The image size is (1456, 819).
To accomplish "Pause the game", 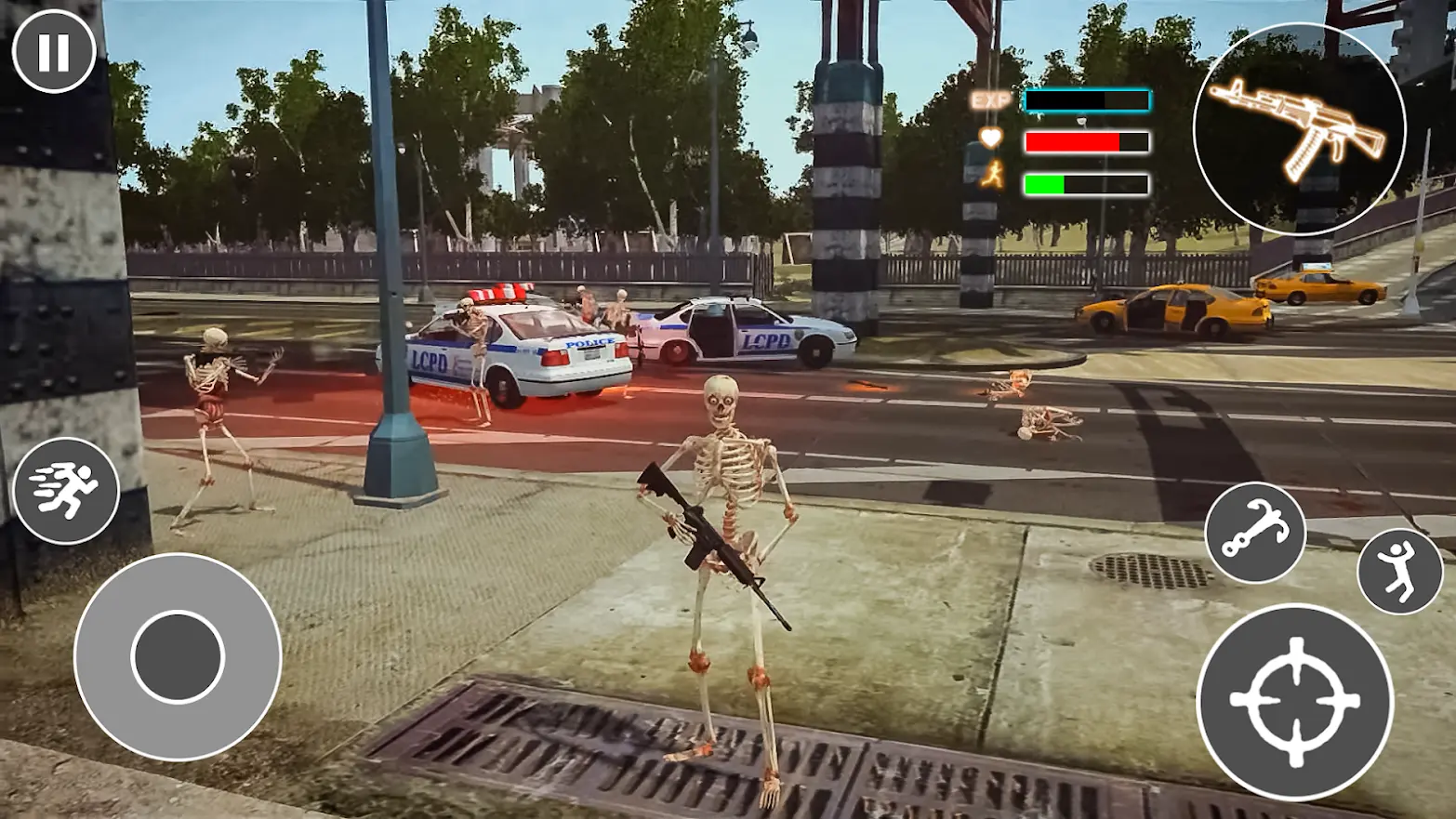I will pyautogui.click(x=53, y=51).
